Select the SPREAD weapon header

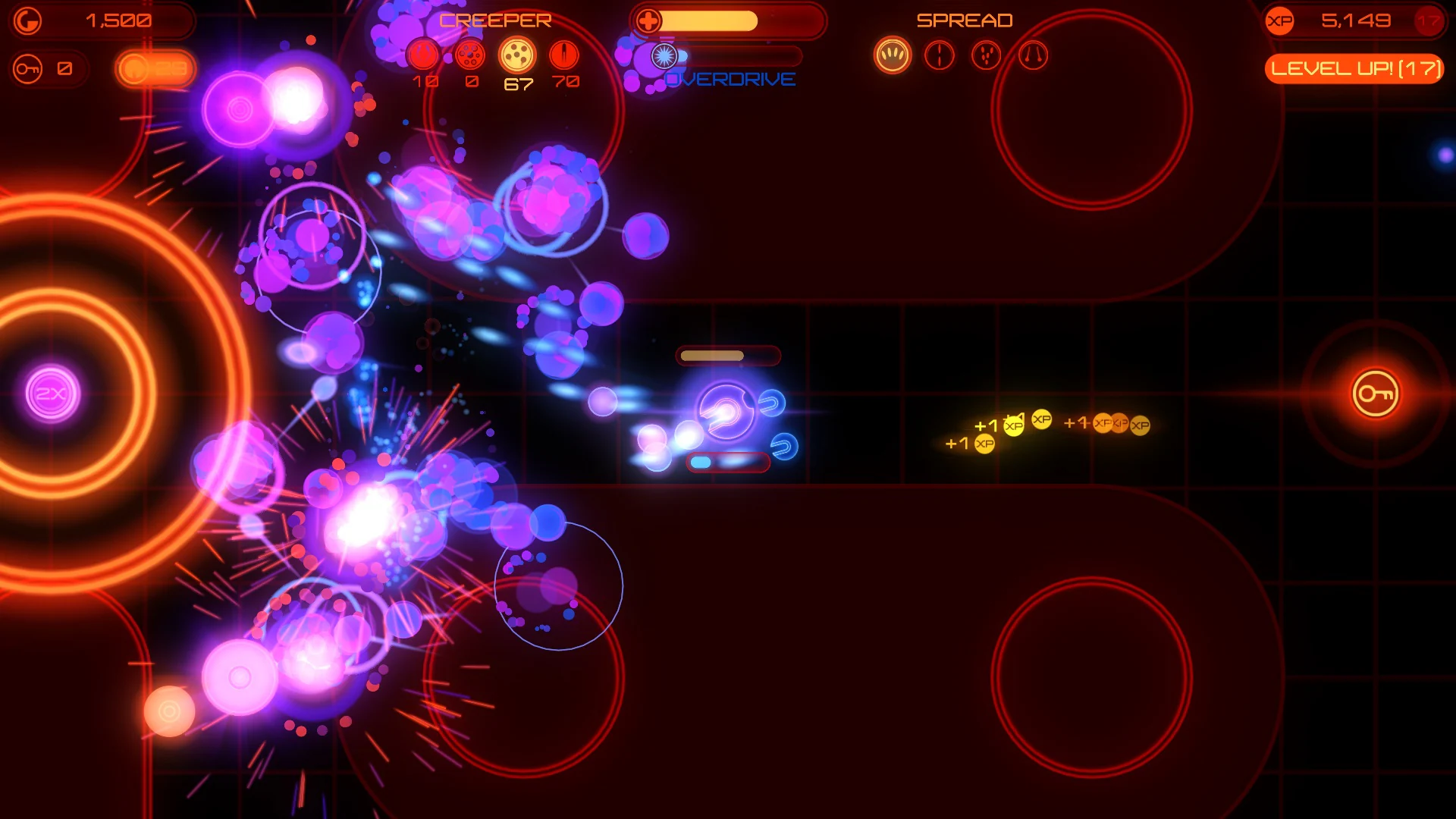[x=965, y=20]
